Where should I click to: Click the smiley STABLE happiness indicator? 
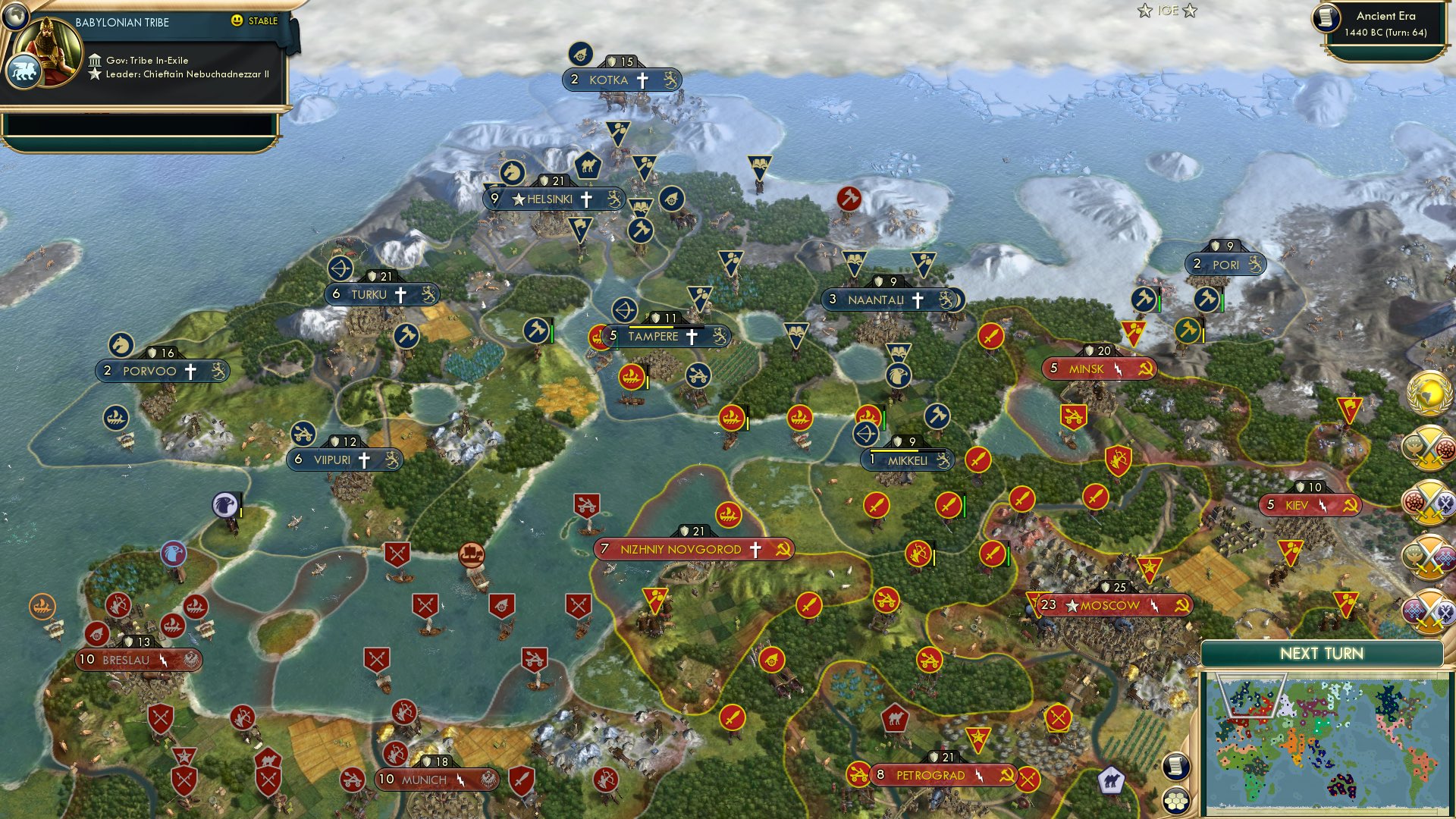(237, 21)
